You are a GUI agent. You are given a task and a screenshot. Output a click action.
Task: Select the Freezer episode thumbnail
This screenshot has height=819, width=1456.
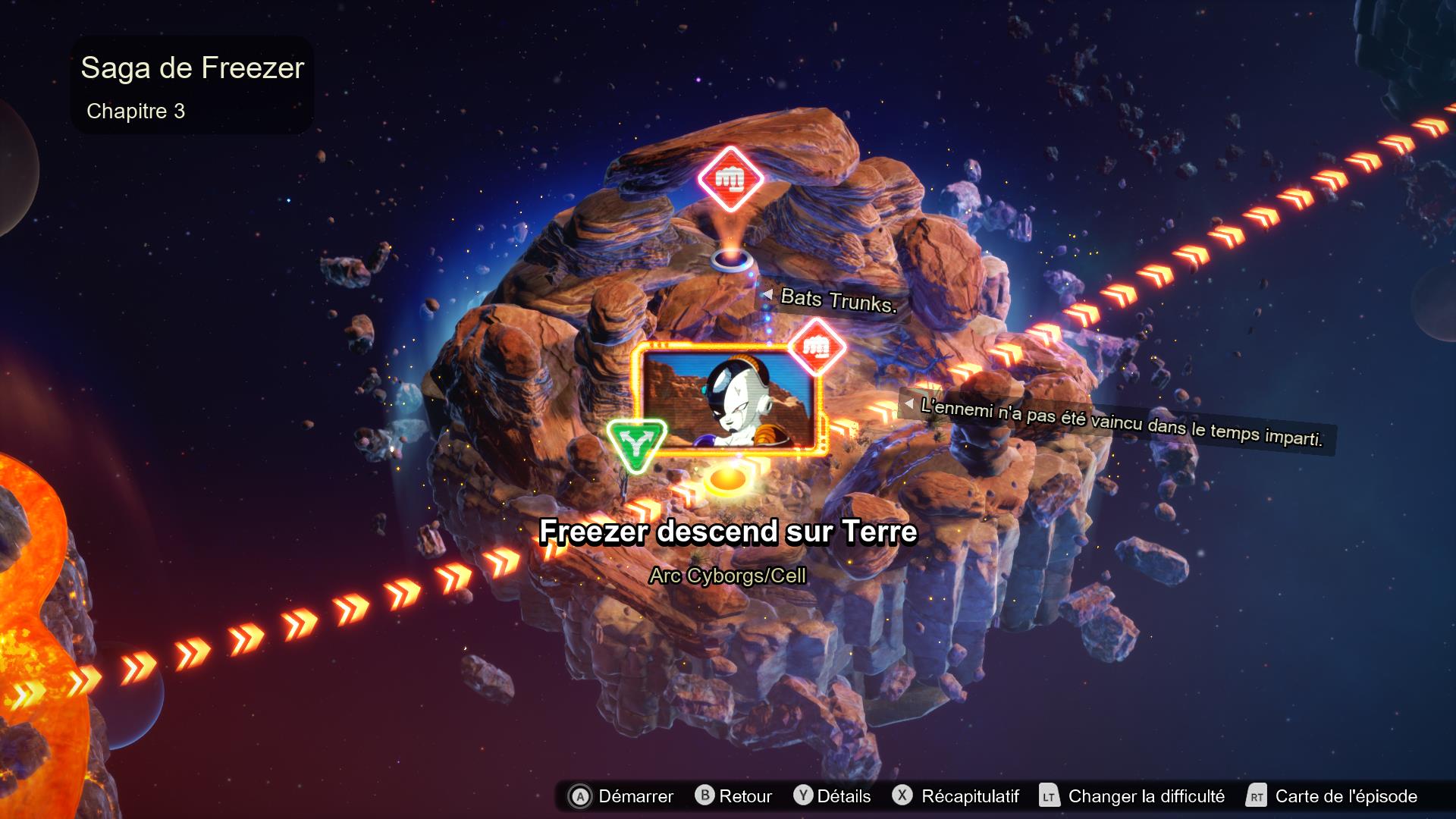[x=728, y=400]
